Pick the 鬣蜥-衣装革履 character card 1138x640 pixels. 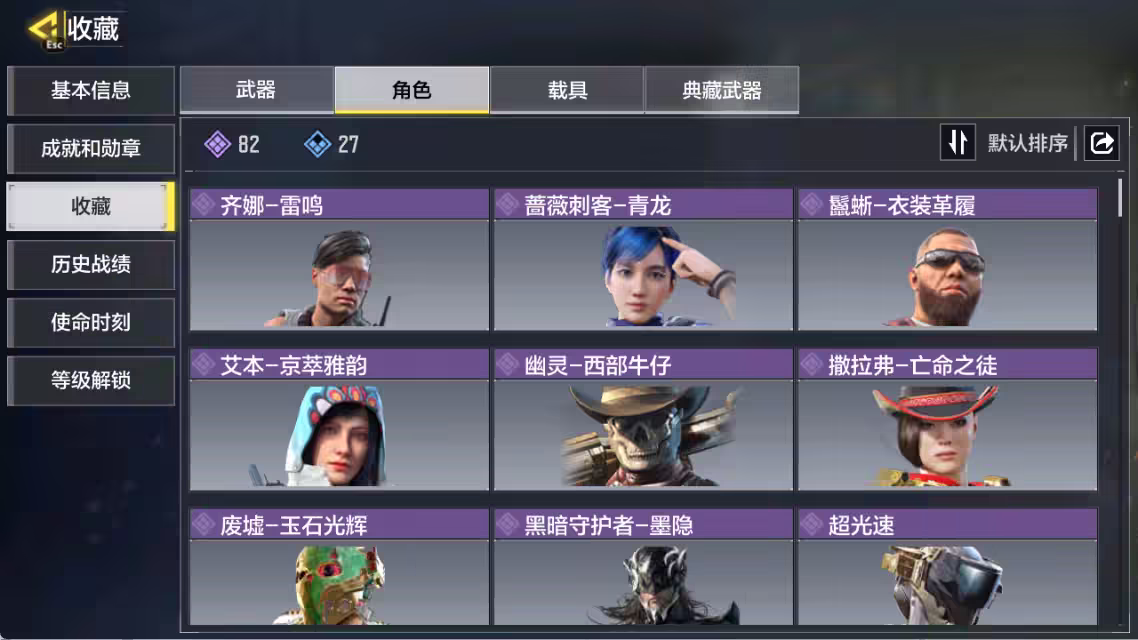coord(947,260)
